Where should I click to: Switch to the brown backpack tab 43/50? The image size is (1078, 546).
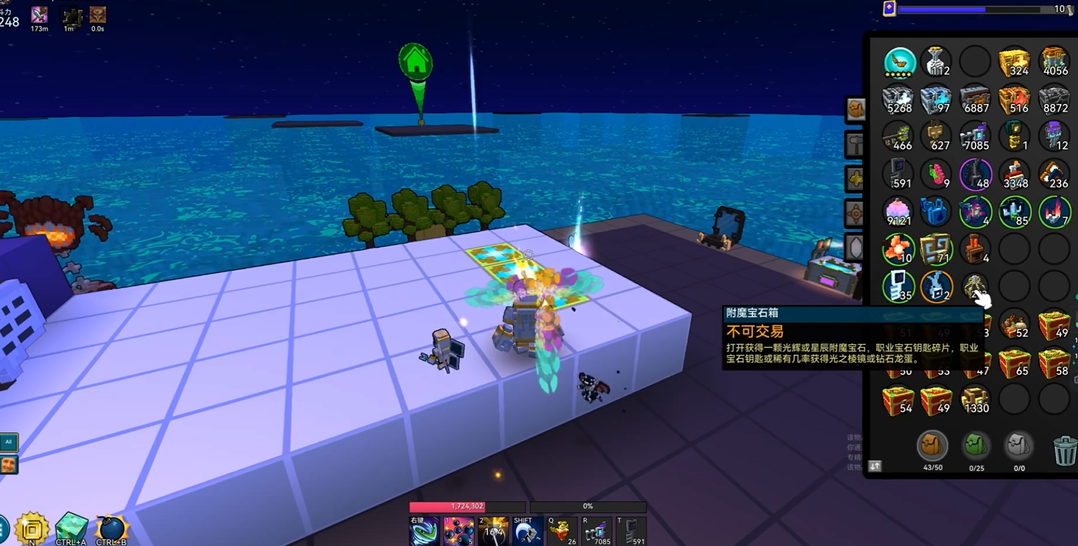coord(932,446)
